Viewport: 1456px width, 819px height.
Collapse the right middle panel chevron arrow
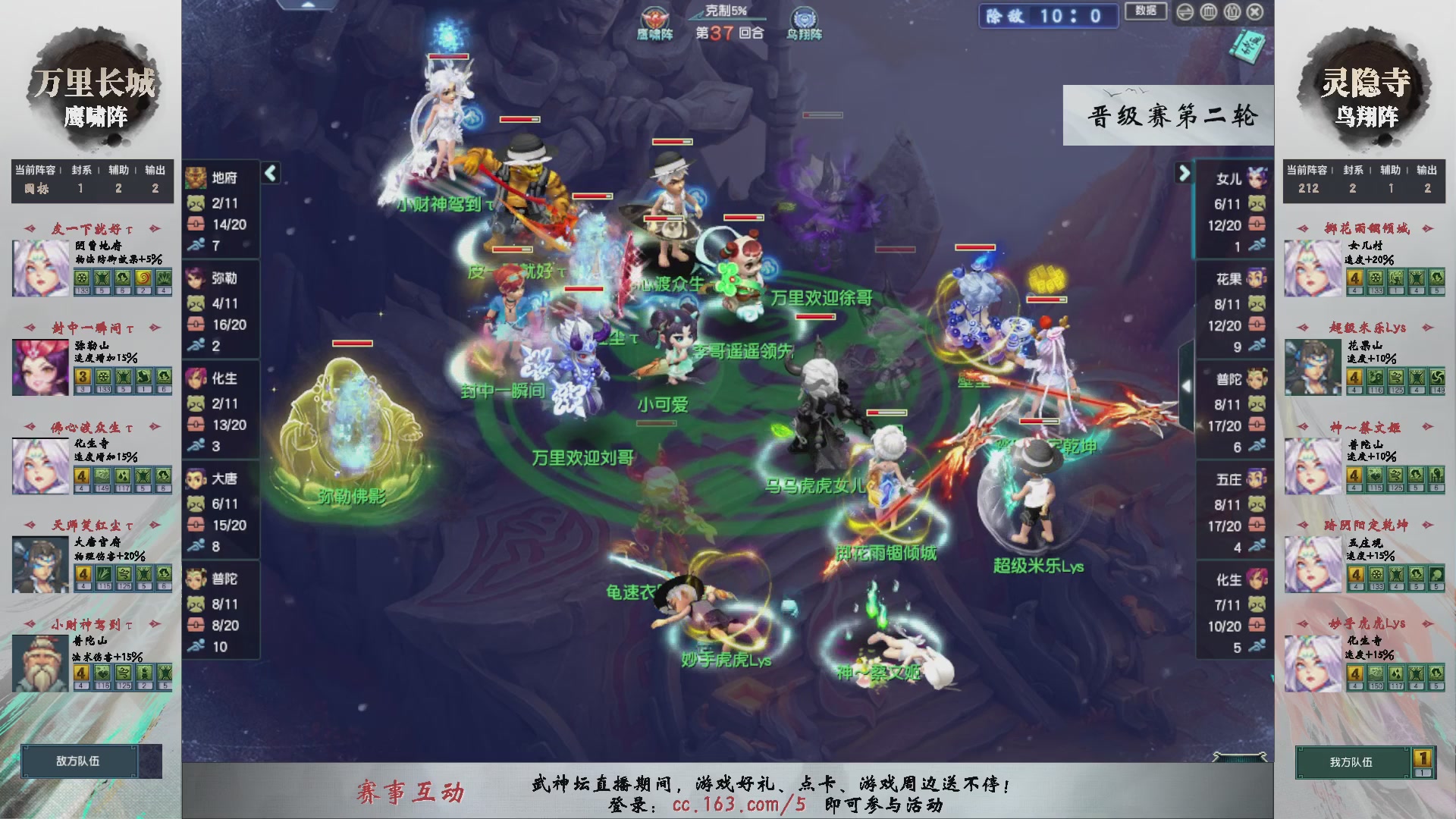1187,384
